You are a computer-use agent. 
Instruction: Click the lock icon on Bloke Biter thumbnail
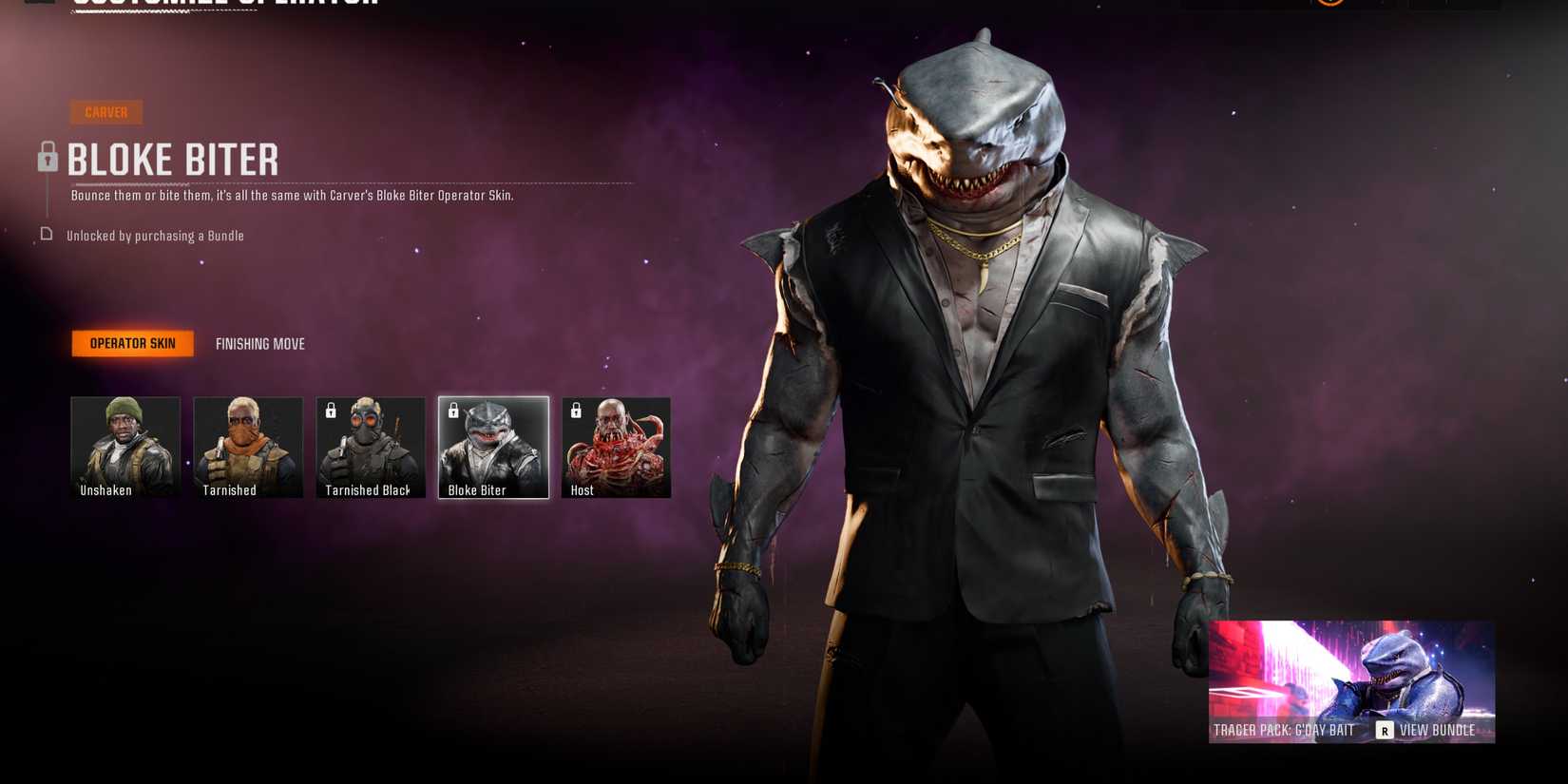point(452,411)
